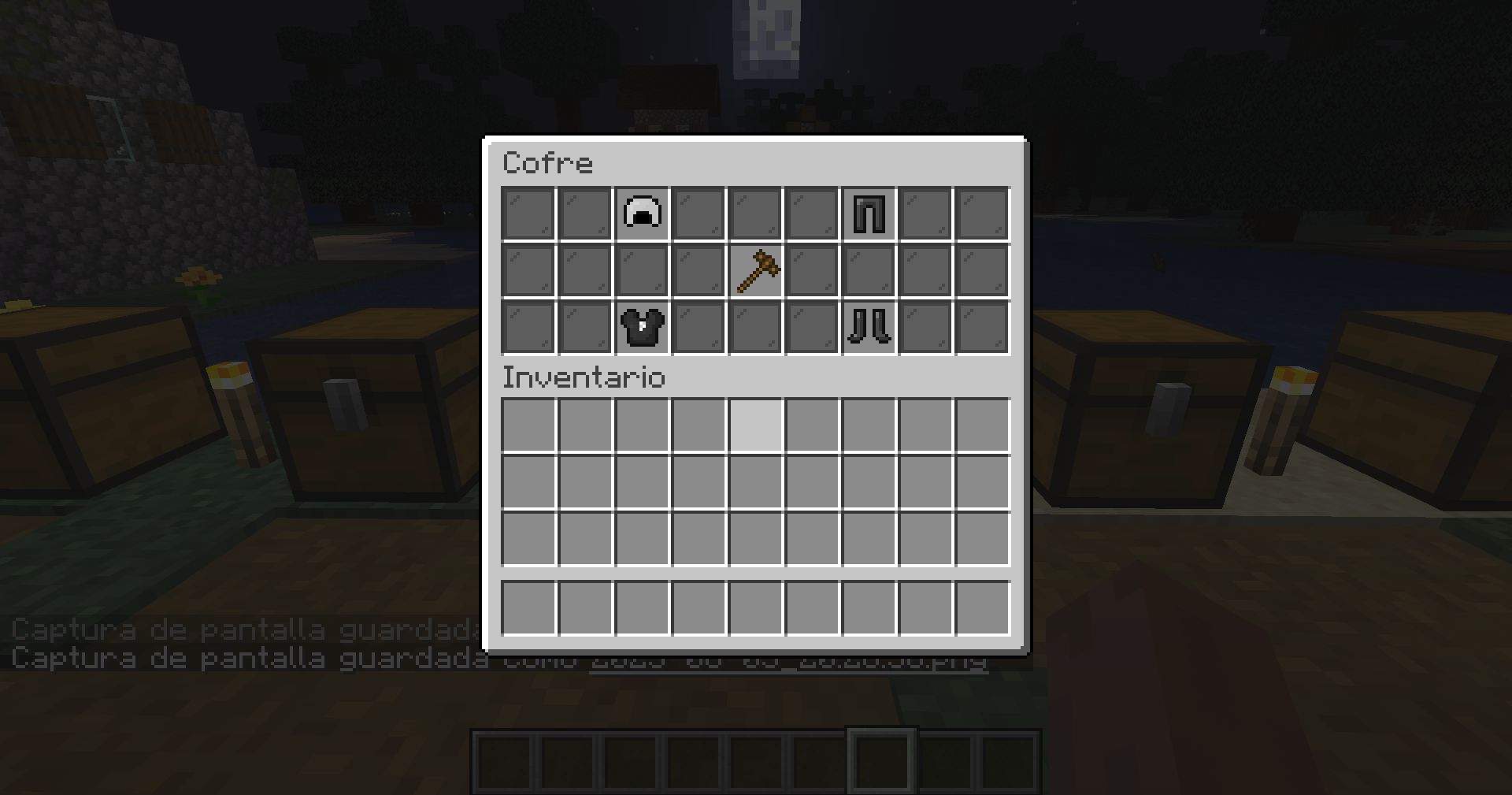Grab the wooden axe from the chest
This screenshot has height=795, width=1512.
click(x=754, y=270)
